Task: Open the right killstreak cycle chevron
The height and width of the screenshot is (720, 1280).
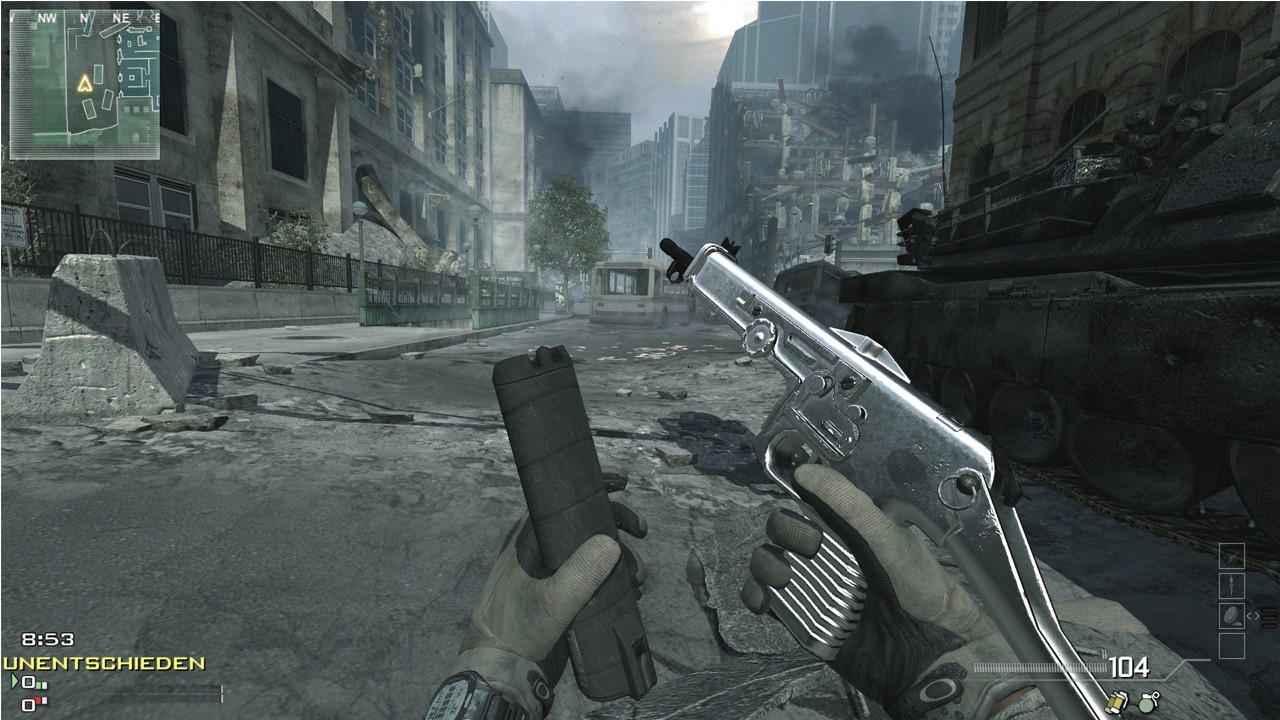Action: (1257, 615)
